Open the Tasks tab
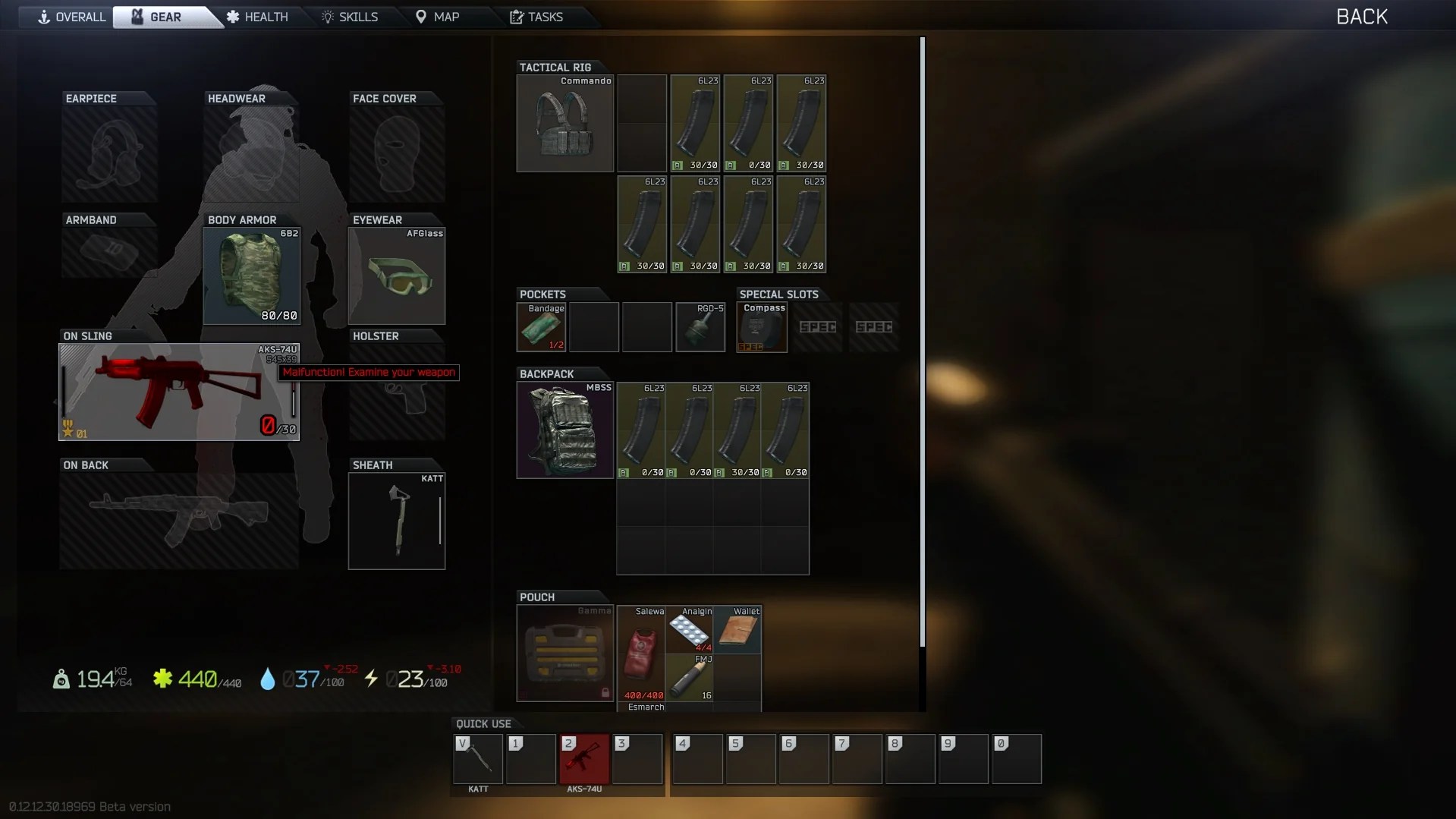 point(539,16)
